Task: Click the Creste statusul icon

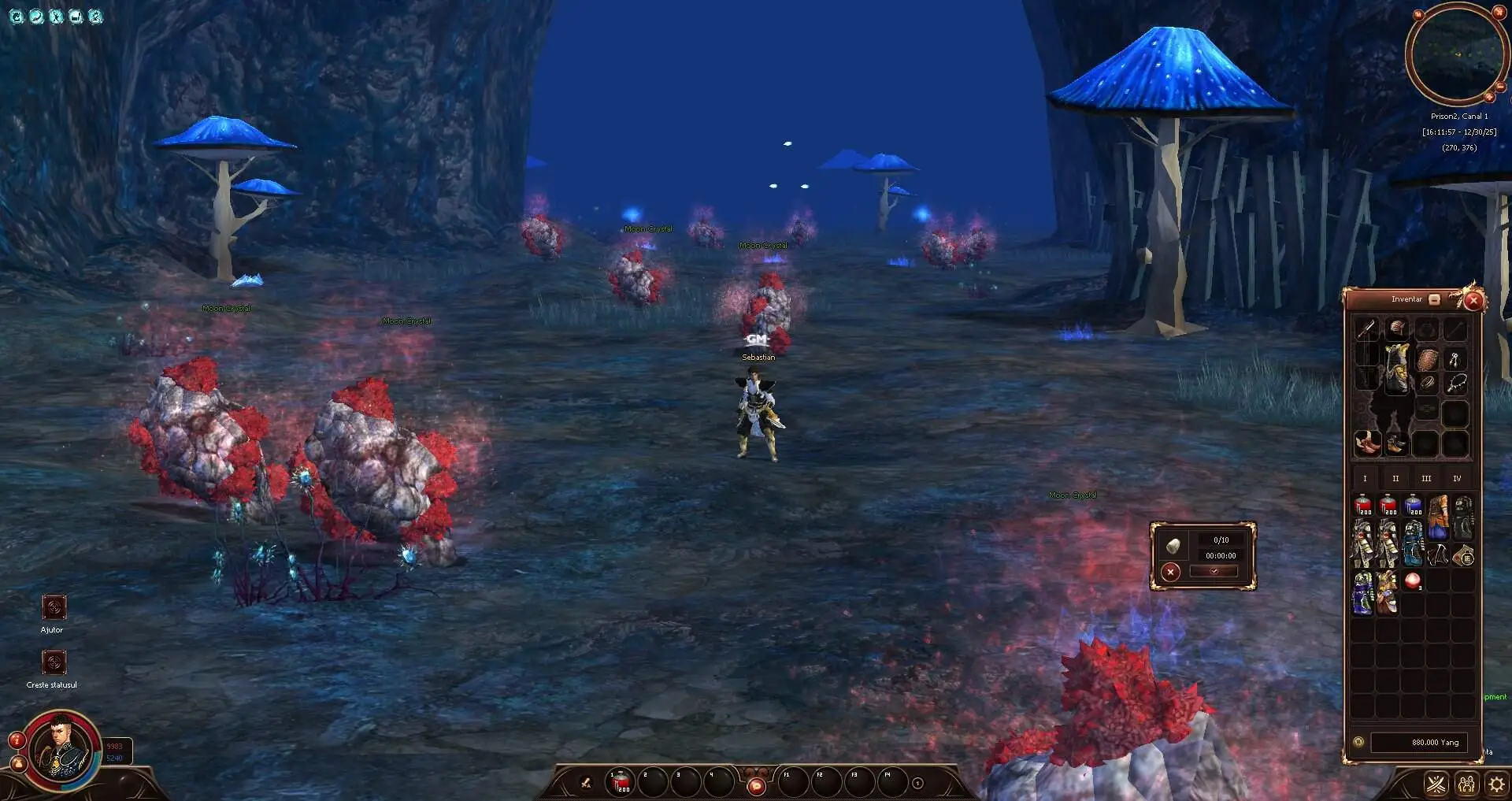Action: 53,662
